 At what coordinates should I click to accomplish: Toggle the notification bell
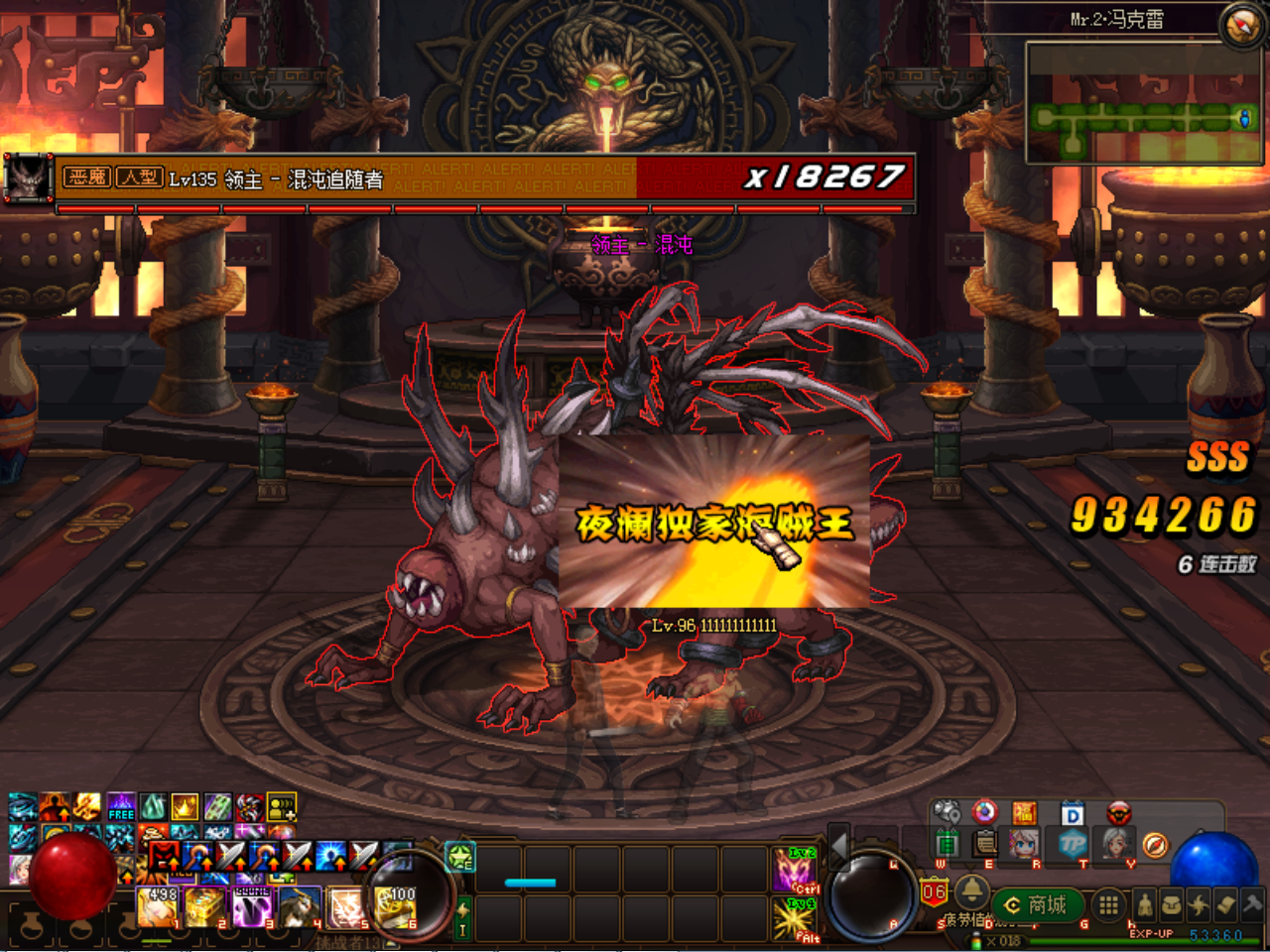click(972, 893)
